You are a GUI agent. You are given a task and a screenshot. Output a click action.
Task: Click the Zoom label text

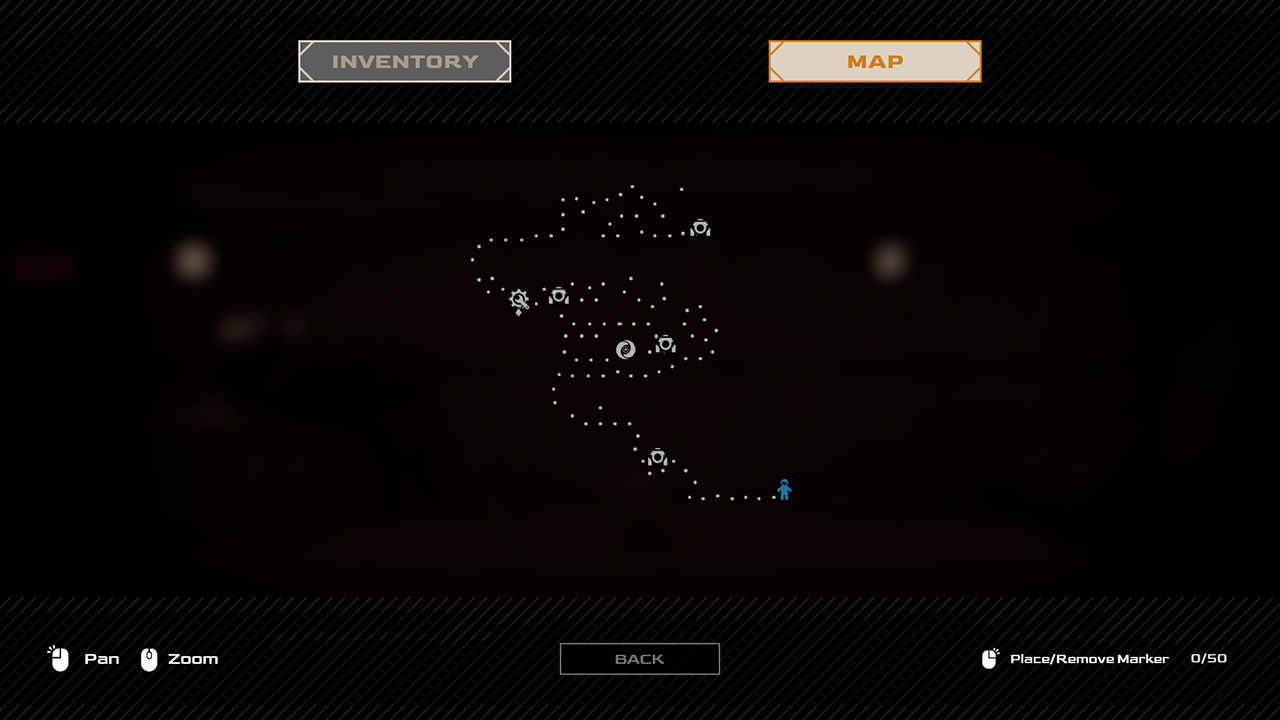[191, 659]
